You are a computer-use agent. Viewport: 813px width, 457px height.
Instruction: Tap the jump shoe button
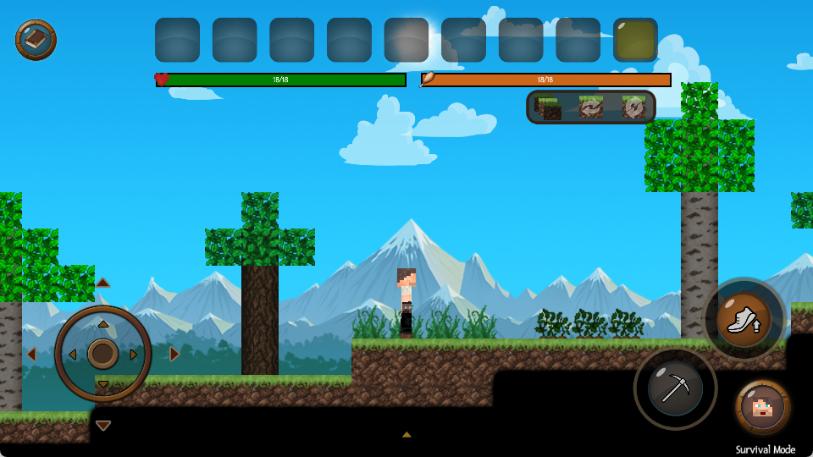[x=744, y=320]
